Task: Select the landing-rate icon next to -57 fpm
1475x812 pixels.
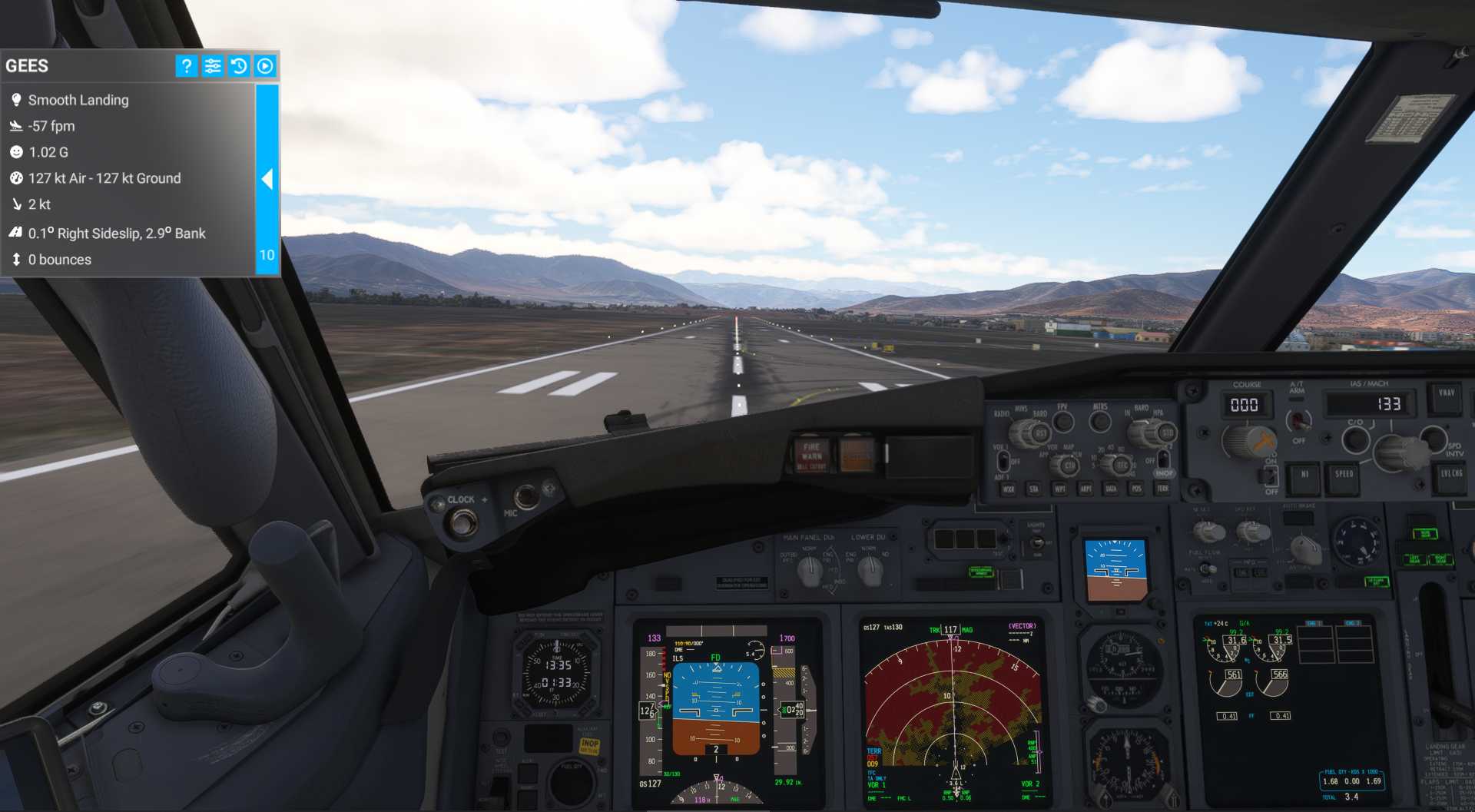Action: [15, 125]
